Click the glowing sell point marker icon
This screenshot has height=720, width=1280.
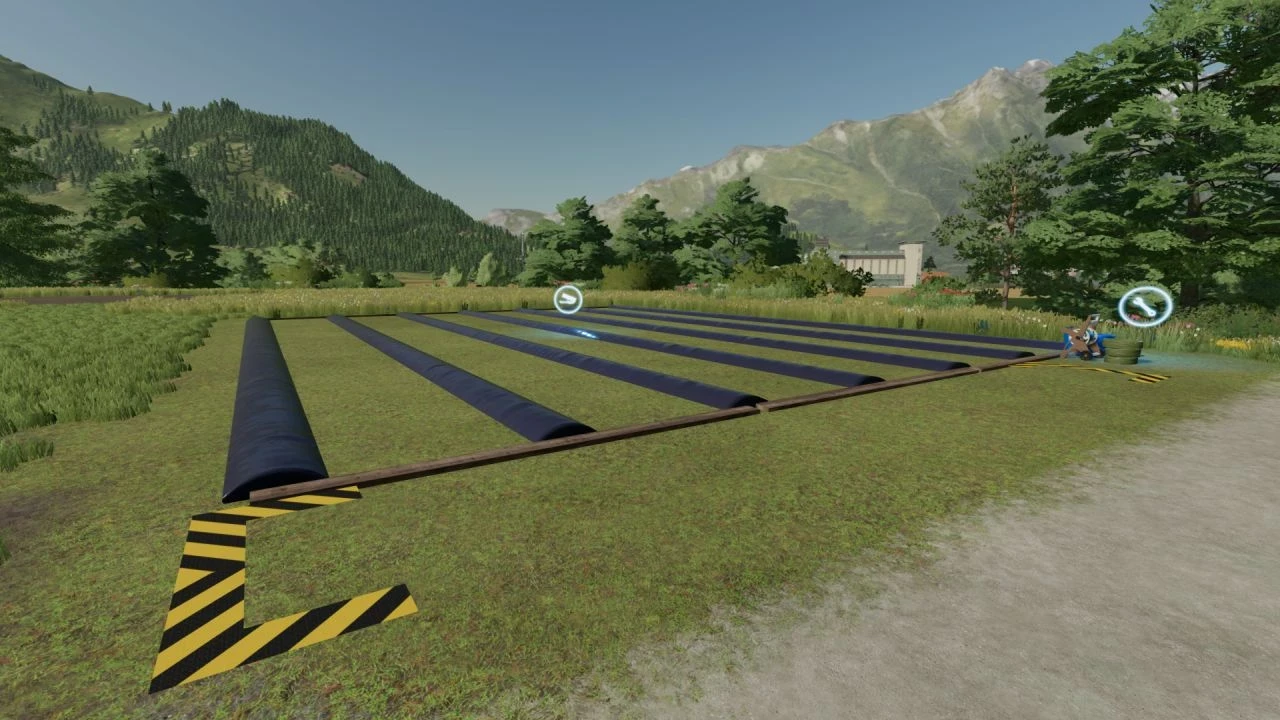(x=567, y=298)
